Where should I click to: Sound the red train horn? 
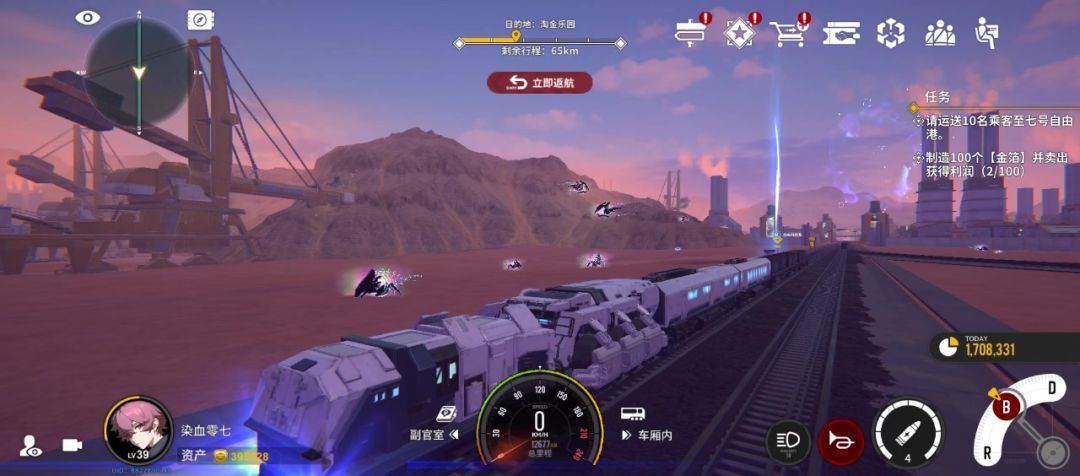coord(840,441)
